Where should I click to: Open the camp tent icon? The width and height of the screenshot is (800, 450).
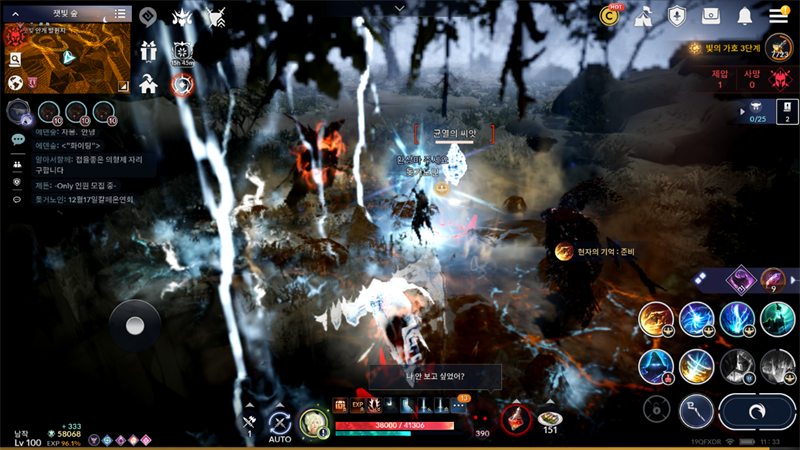click(x=644, y=15)
